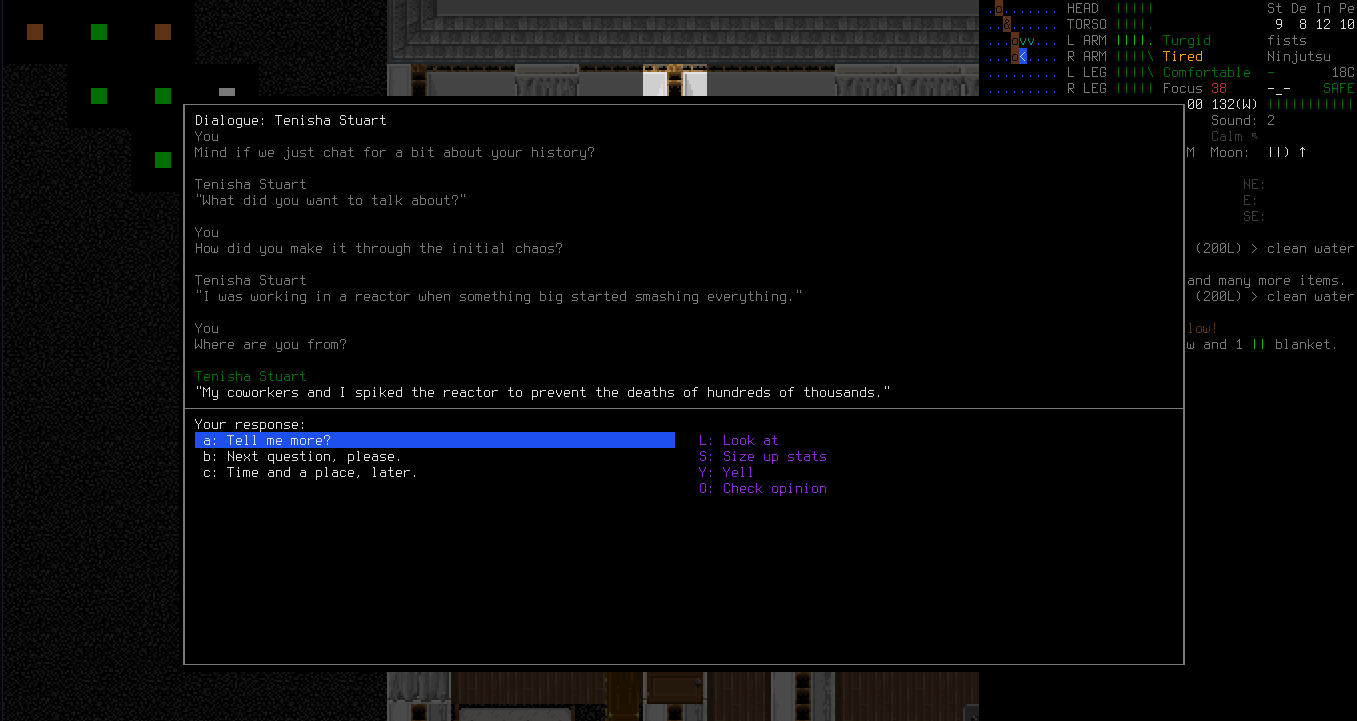This screenshot has height=721, width=1357.
Task: Select the player character sprite on the map
Action: coord(1020,56)
